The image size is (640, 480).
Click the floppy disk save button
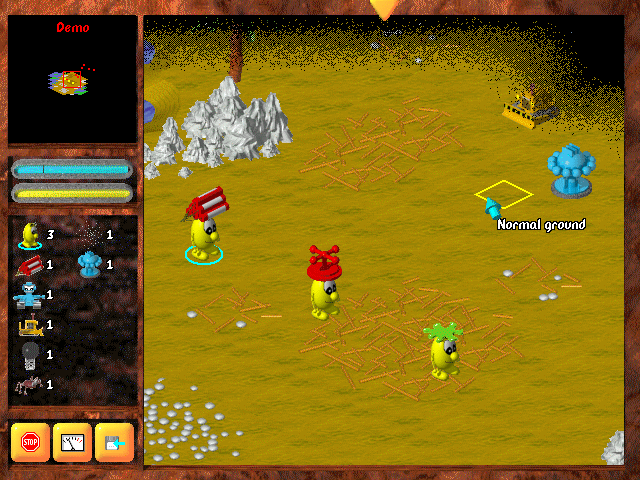[114, 442]
